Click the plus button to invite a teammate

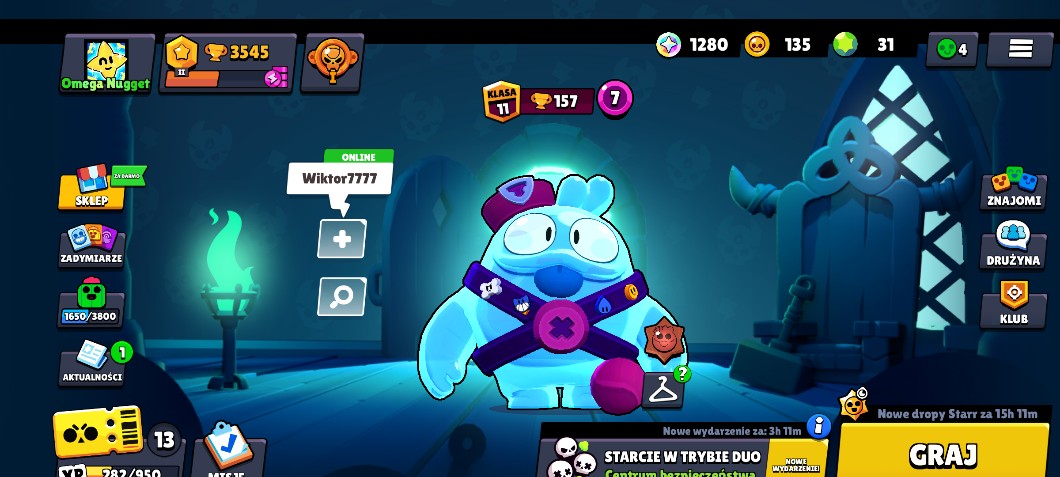click(342, 239)
